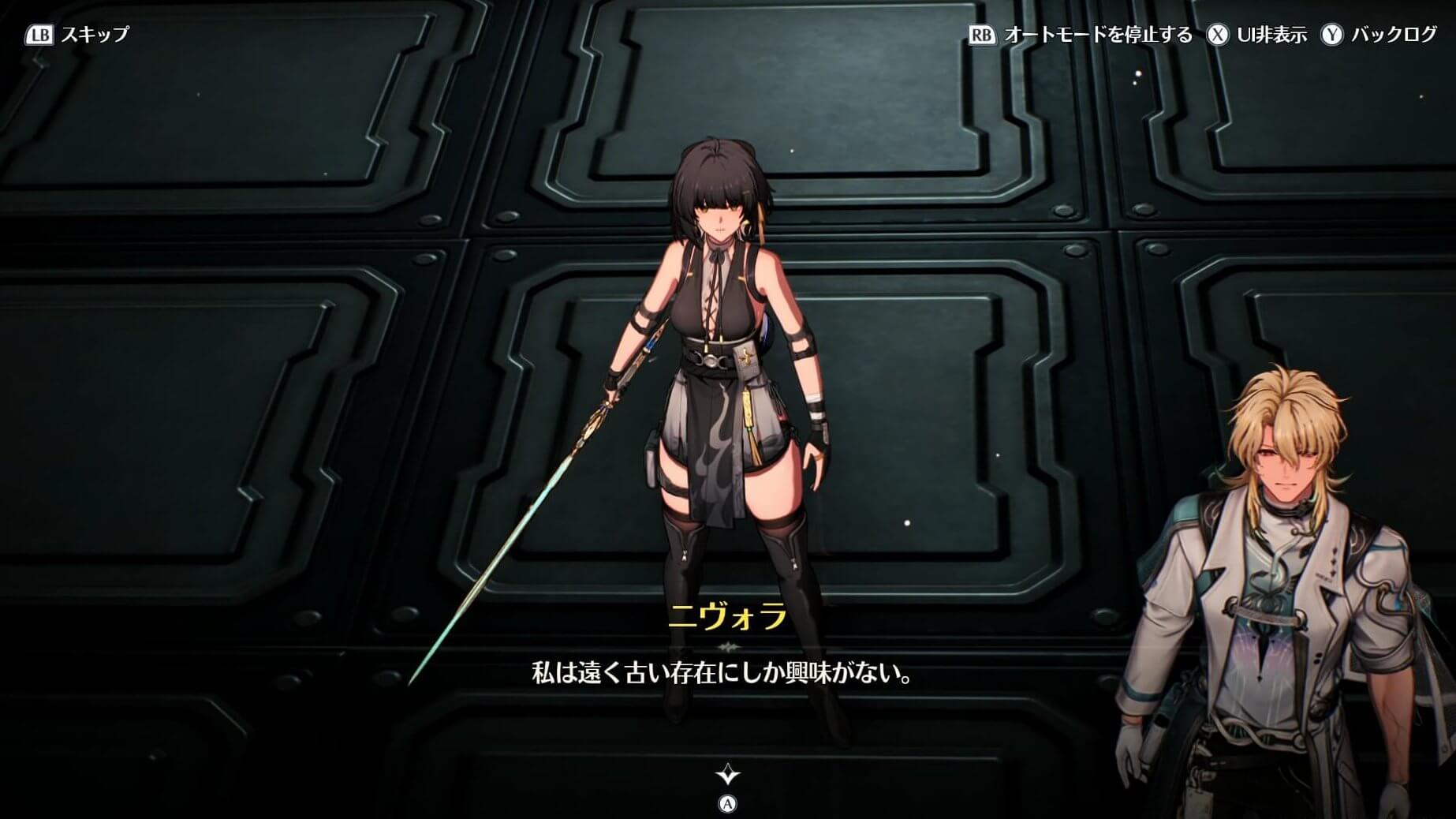Stop auto mode via オートモードを停止する
This screenshot has height=819, width=1456.
pos(1081,35)
